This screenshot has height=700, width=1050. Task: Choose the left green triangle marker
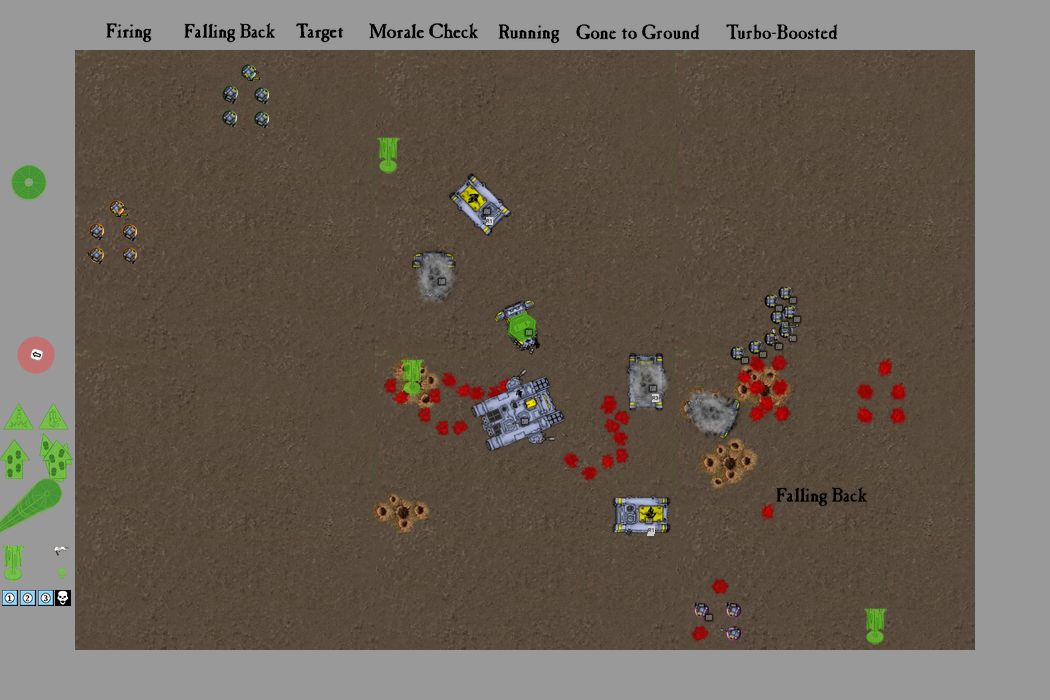18,417
